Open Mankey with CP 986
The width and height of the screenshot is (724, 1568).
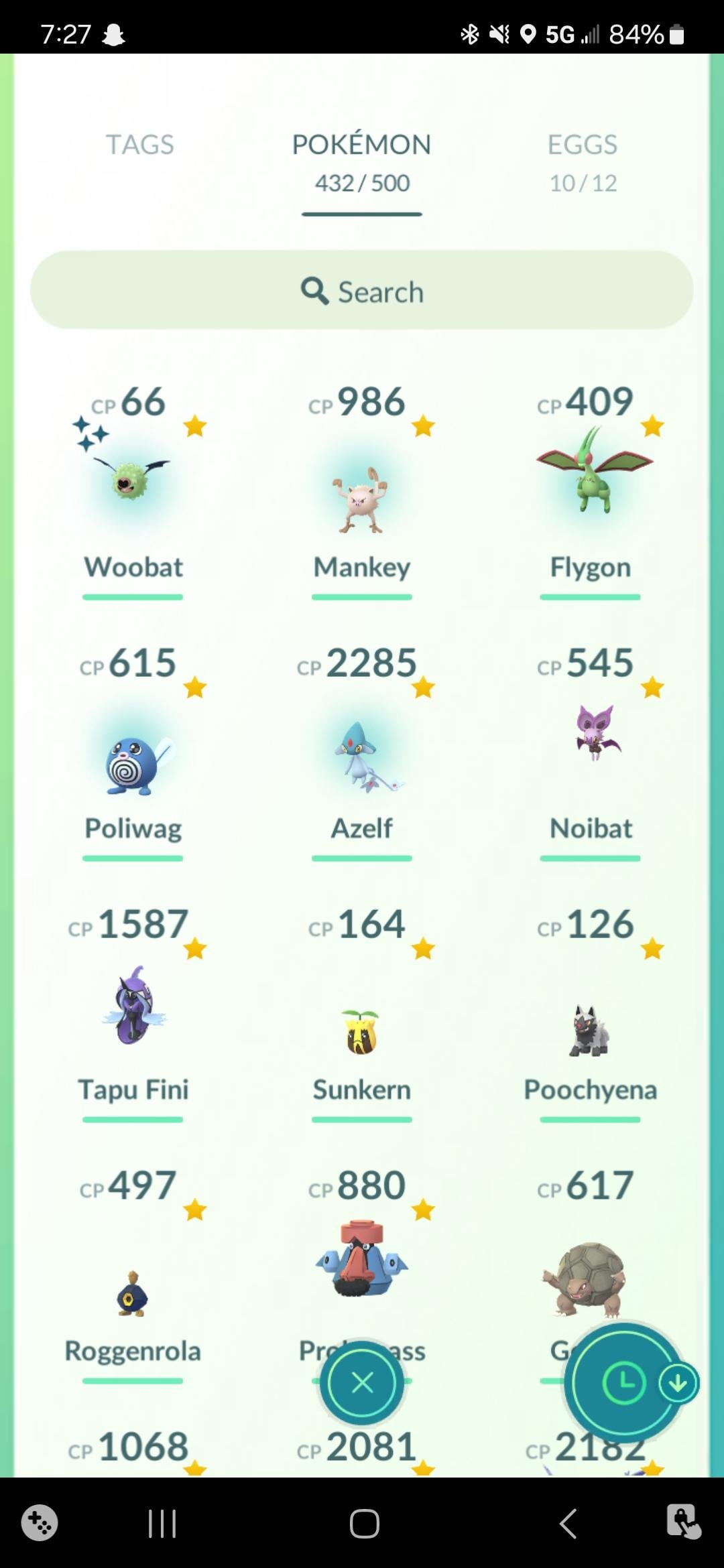click(361, 499)
